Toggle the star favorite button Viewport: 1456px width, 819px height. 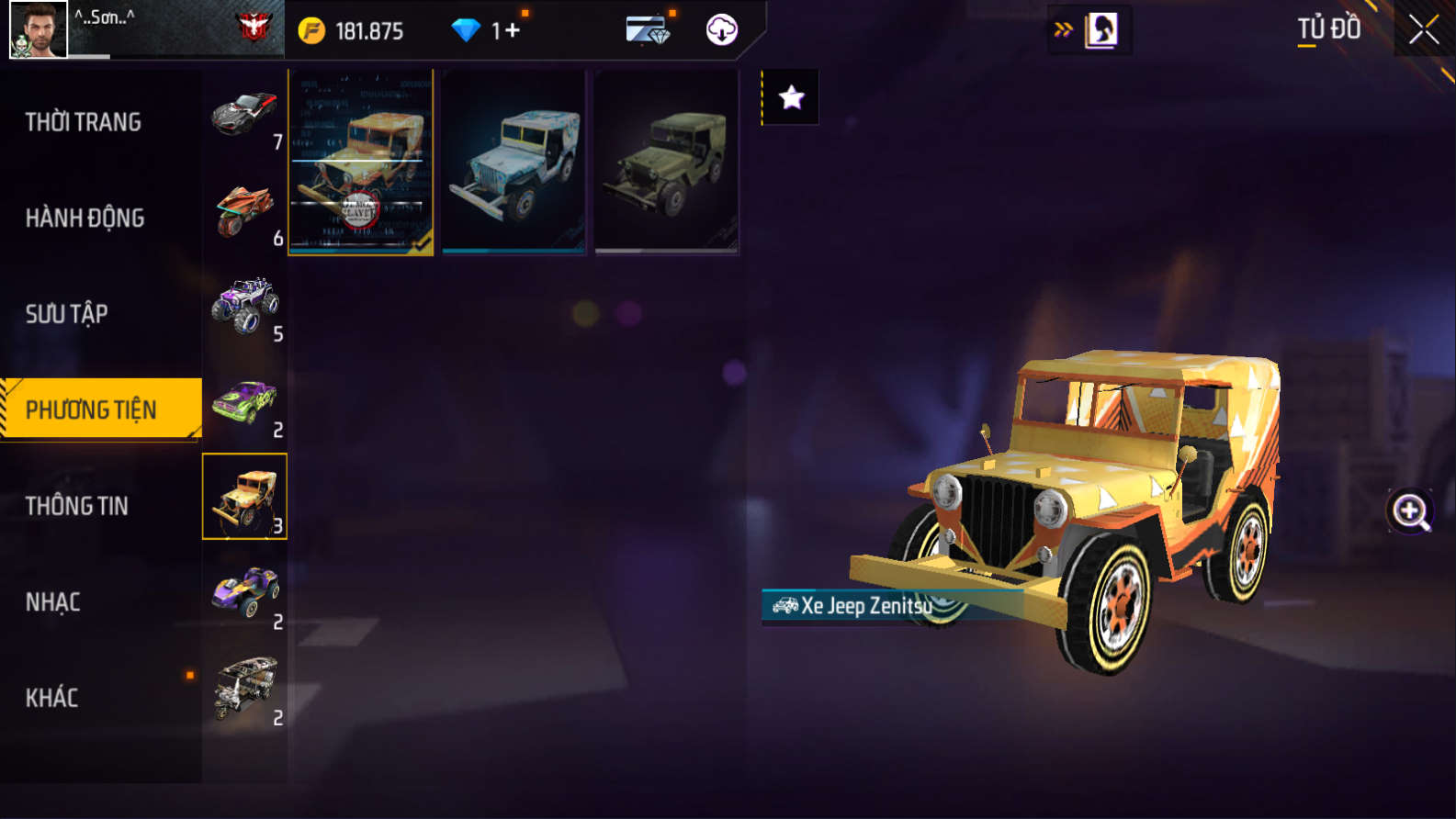point(791,97)
